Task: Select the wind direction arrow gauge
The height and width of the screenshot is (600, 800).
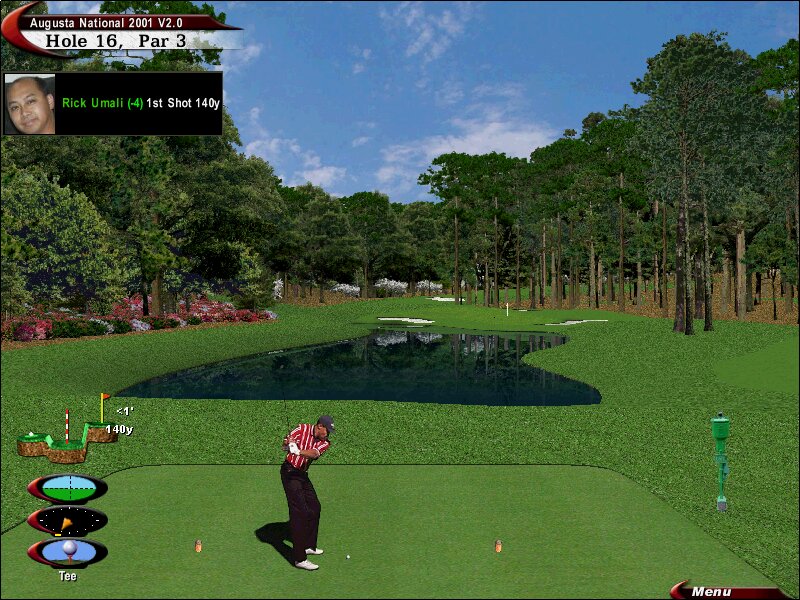Action: pos(68,521)
